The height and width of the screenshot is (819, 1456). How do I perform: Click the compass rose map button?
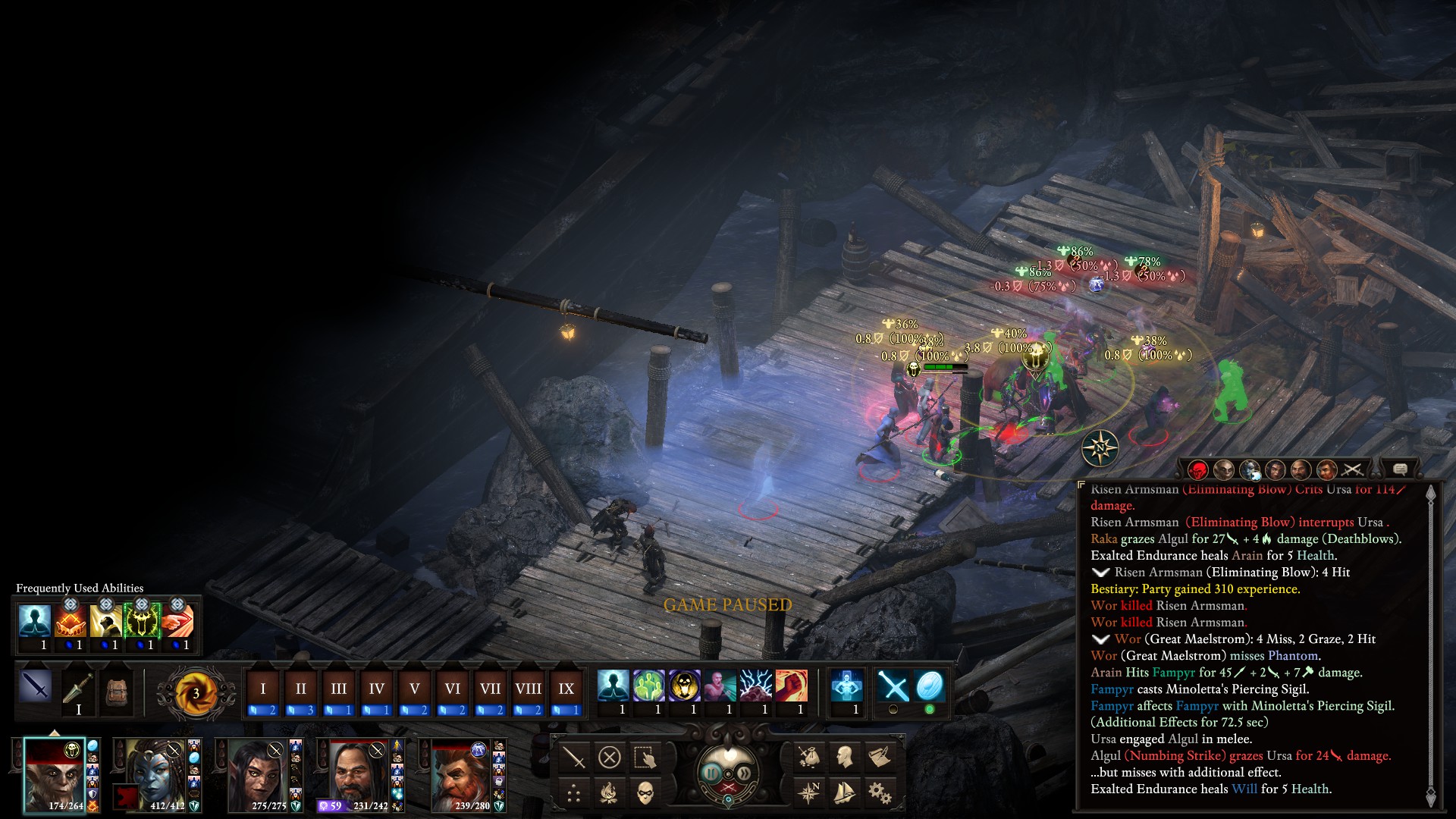[808, 793]
